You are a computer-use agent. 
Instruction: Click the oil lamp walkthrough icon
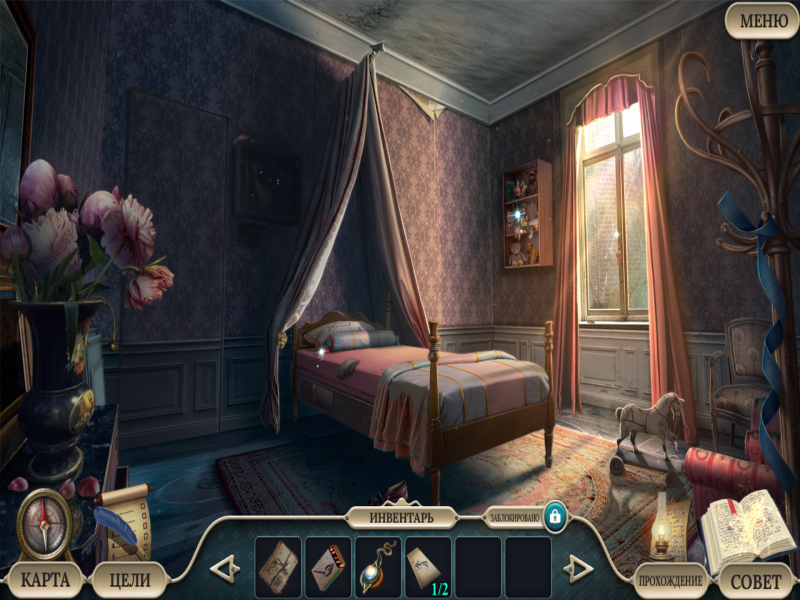[x=660, y=534]
